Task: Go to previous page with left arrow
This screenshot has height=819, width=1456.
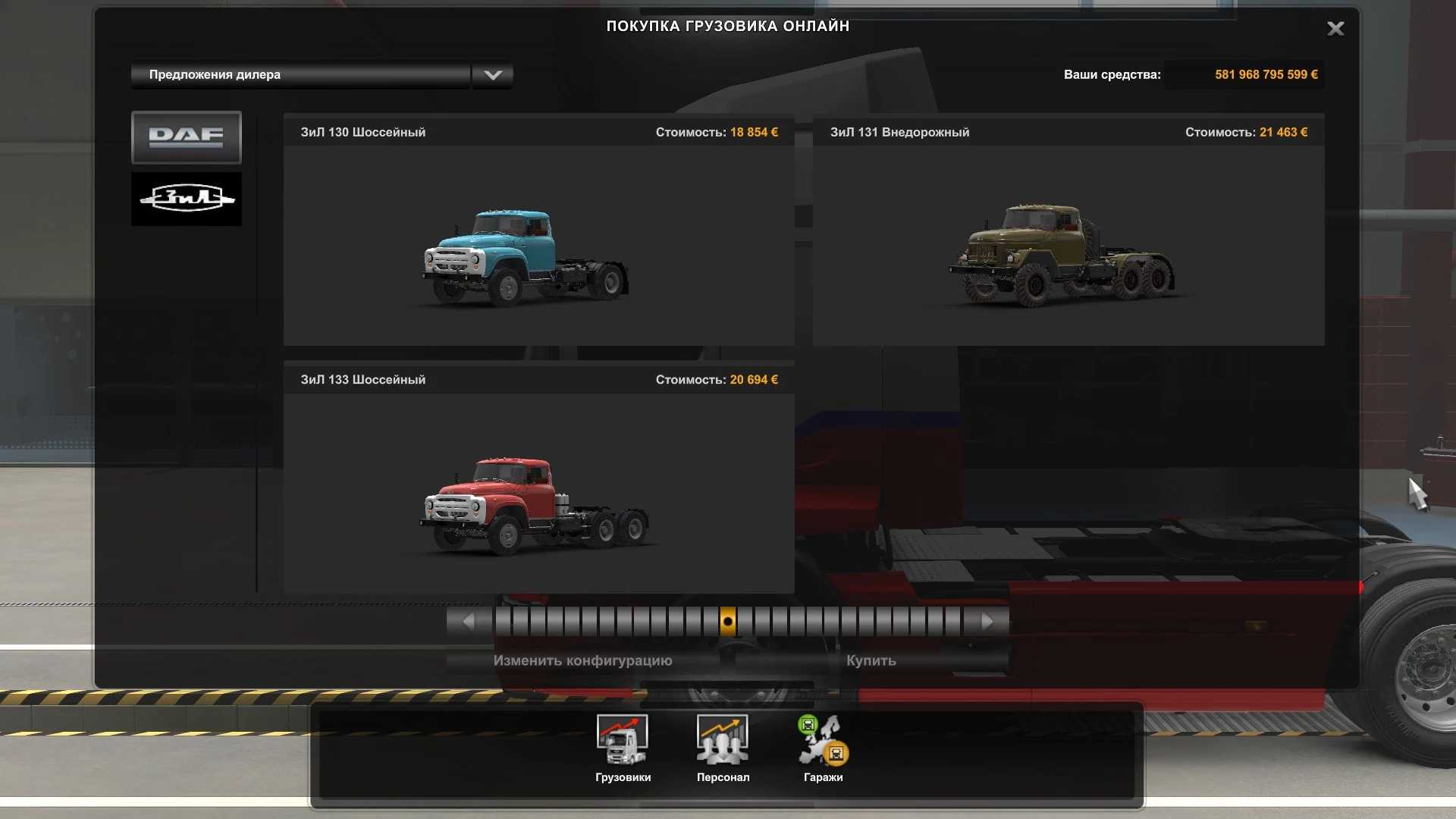Action: tap(469, 622)
